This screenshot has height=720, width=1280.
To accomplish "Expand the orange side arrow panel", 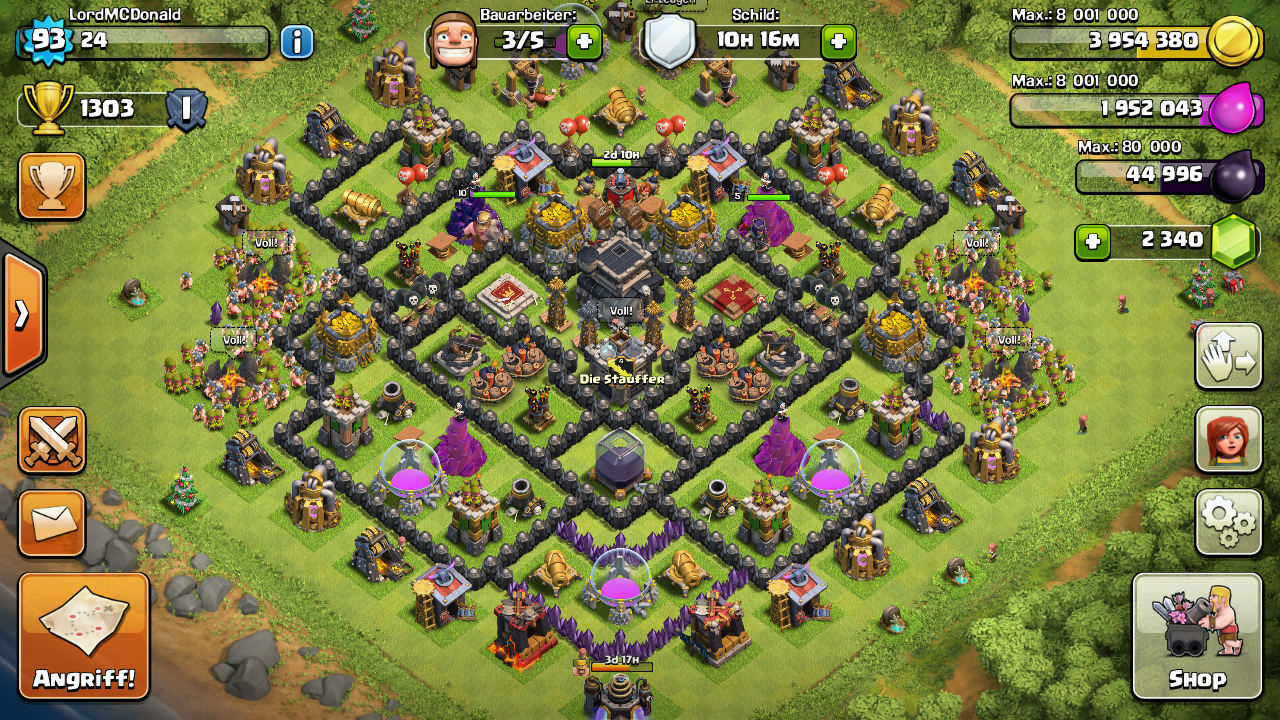I will 22,314.
